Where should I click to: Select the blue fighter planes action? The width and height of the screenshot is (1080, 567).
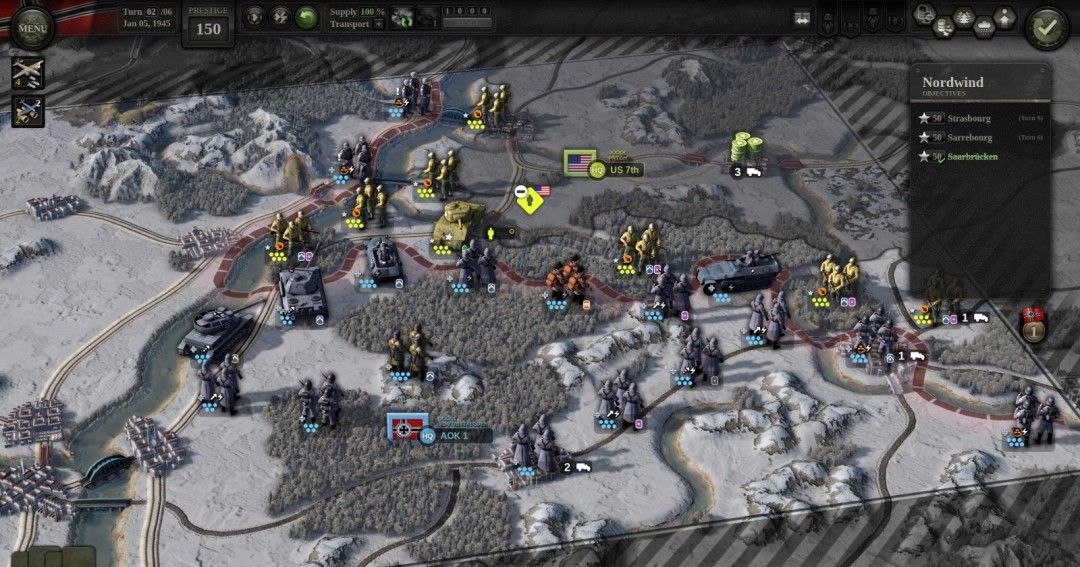[28, 110]
